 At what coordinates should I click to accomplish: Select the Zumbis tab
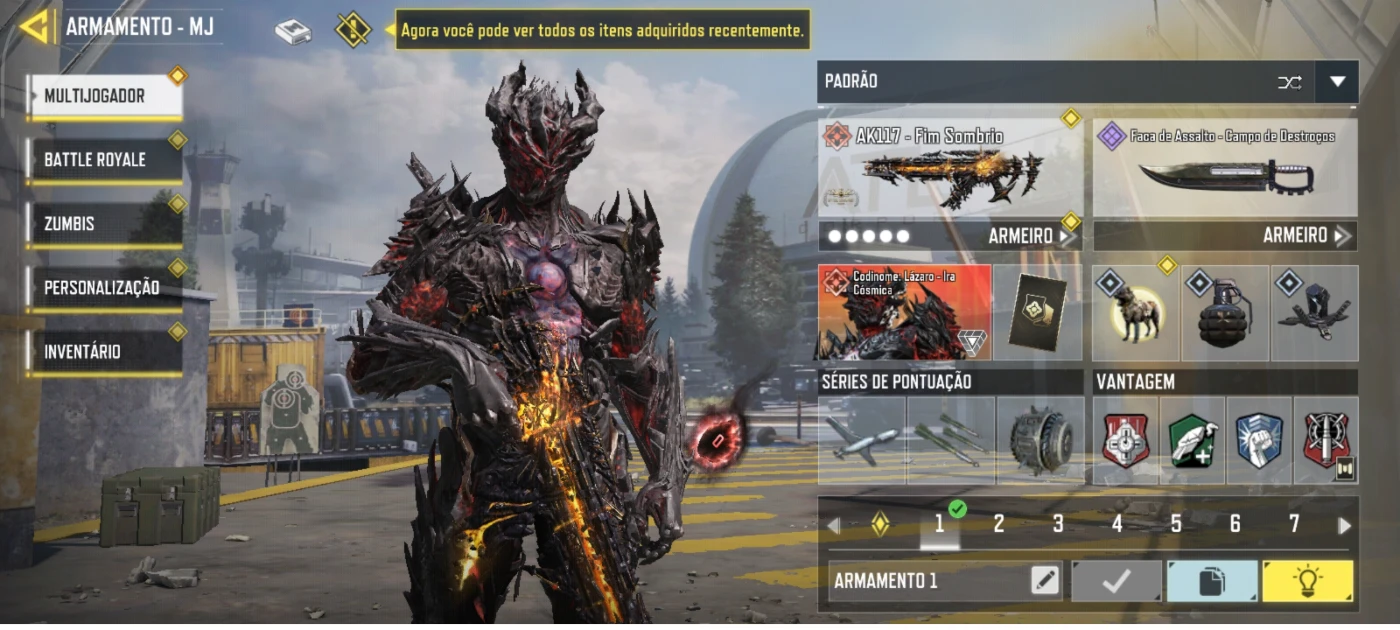[105, 224]
